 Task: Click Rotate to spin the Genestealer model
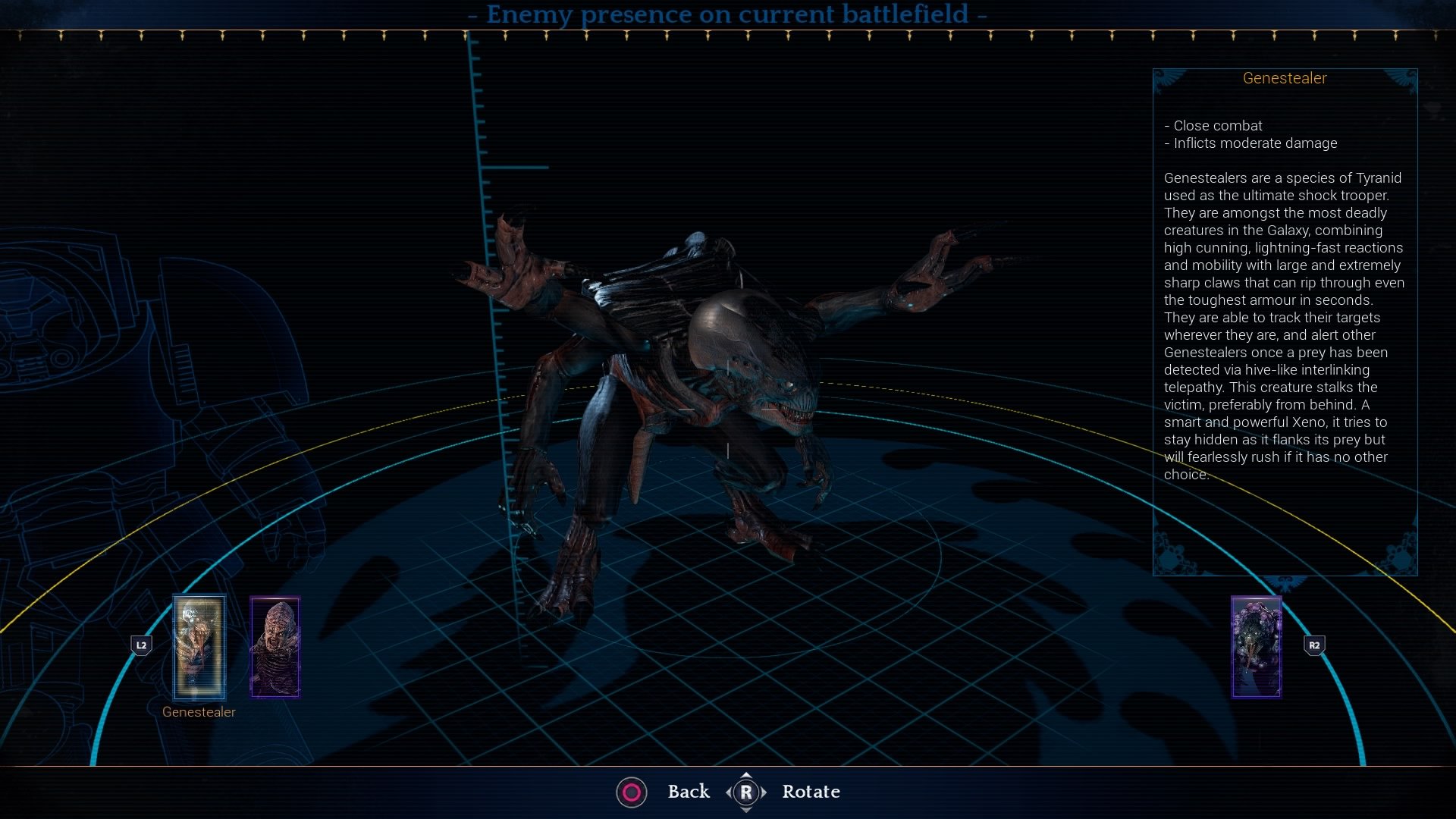[x=811, y=792]
